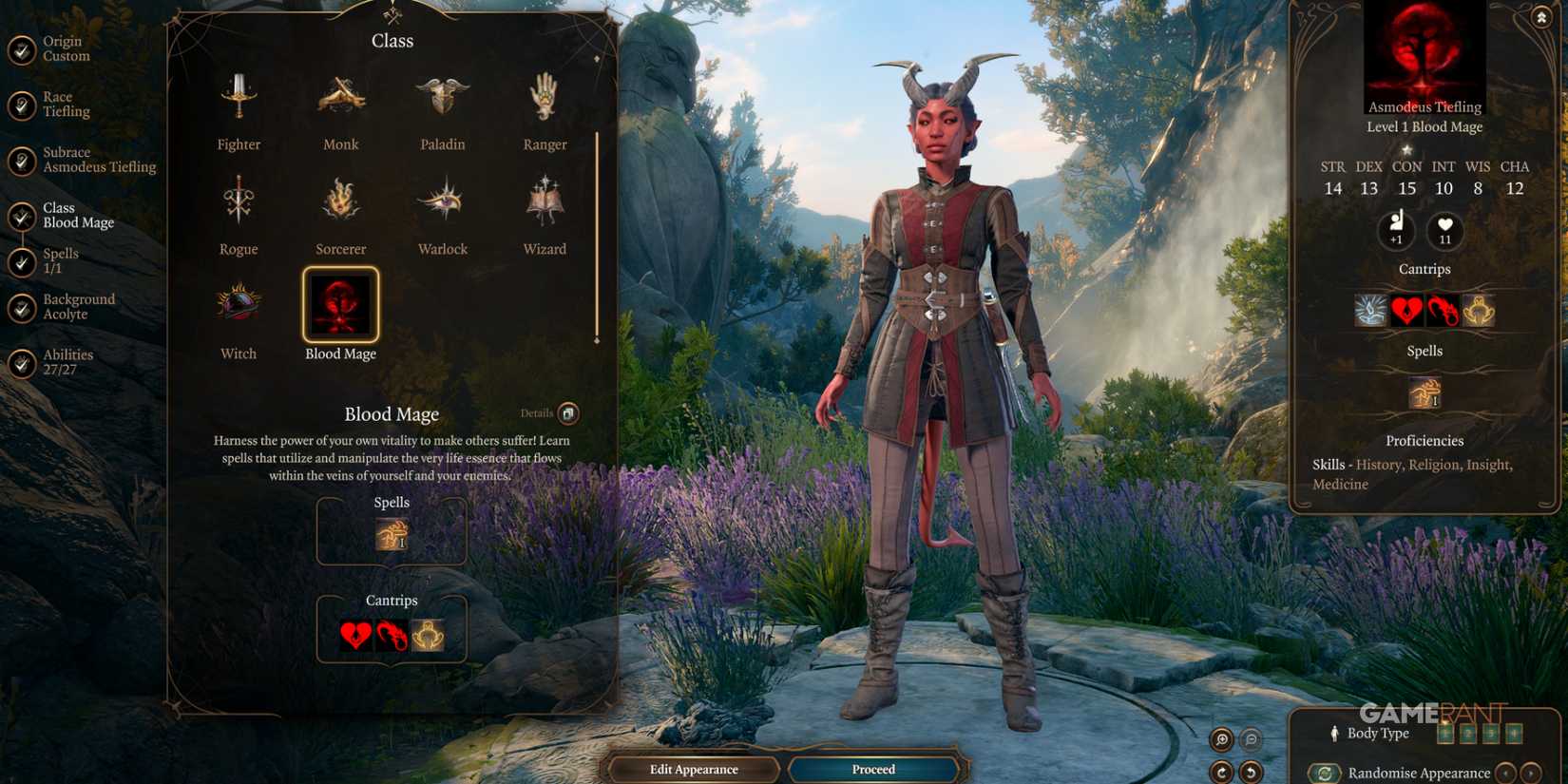The image size is (1568, 784).
Task: Click the Proceed button
Action: [871, 769]
